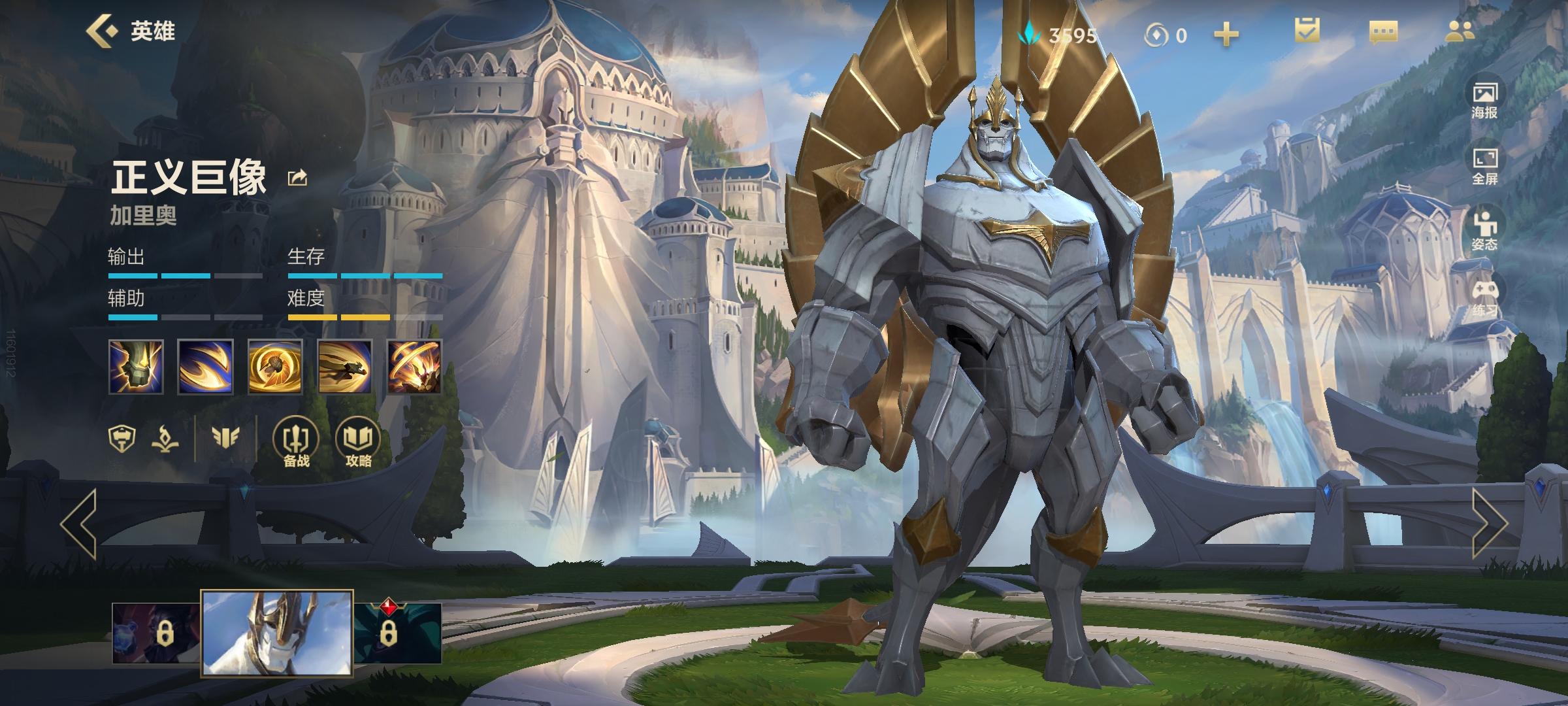
Task: Select the locked dark skin thumbnail
Action: click(155, 633)
